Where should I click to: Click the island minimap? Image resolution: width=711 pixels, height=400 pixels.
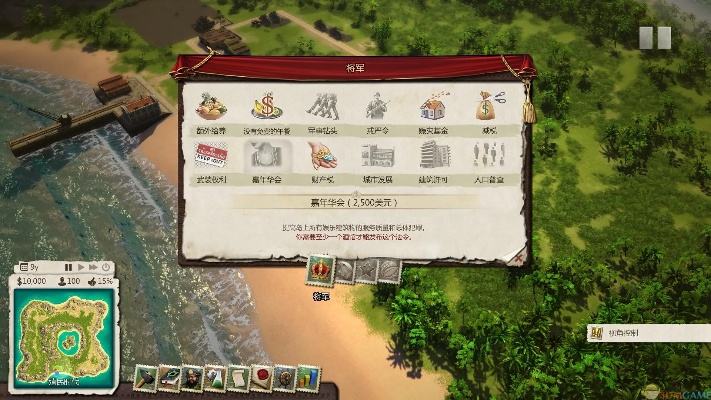[x=60, y=333]
